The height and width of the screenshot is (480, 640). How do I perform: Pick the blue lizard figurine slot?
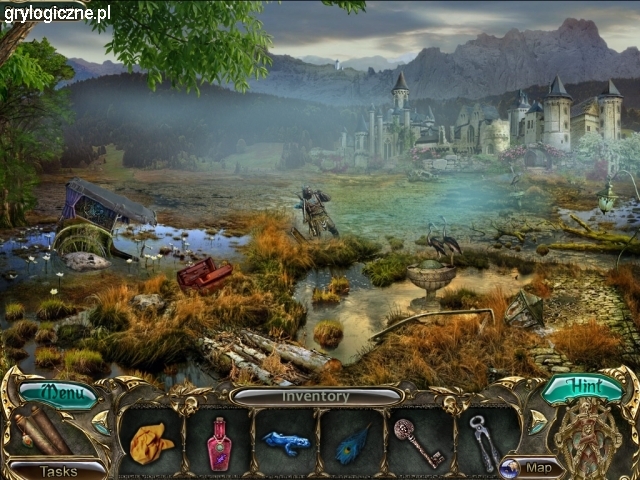(x=286, y=442)
